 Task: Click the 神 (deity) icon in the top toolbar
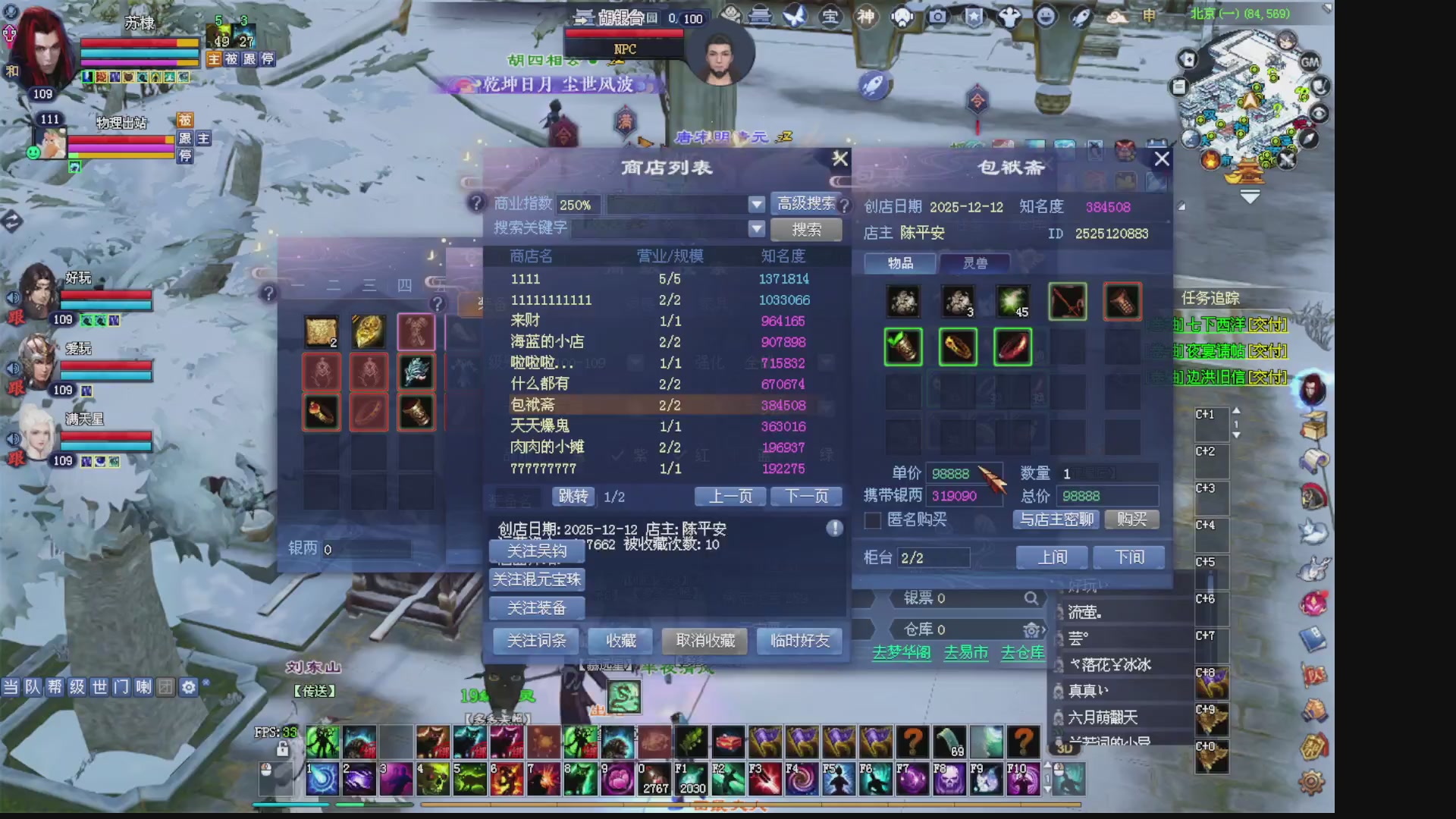pos(866,17)
